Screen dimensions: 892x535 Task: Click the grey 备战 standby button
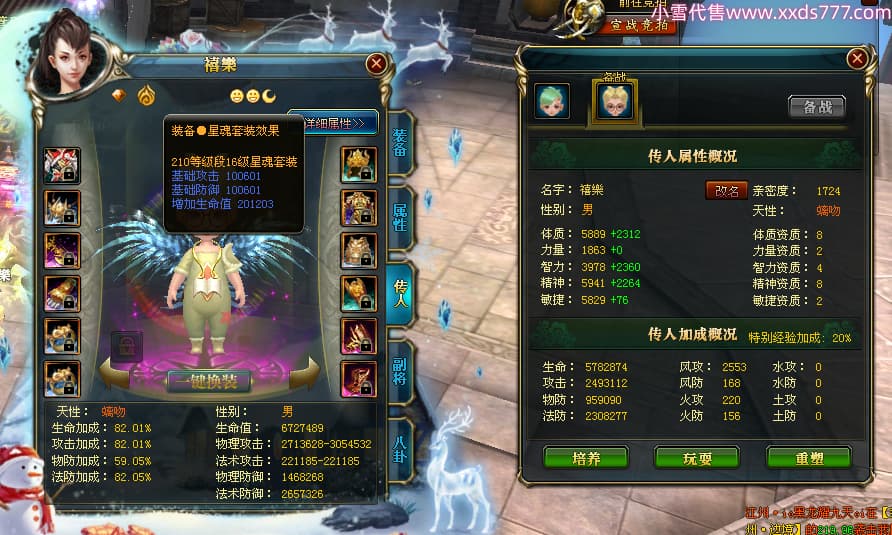point(817,107)
